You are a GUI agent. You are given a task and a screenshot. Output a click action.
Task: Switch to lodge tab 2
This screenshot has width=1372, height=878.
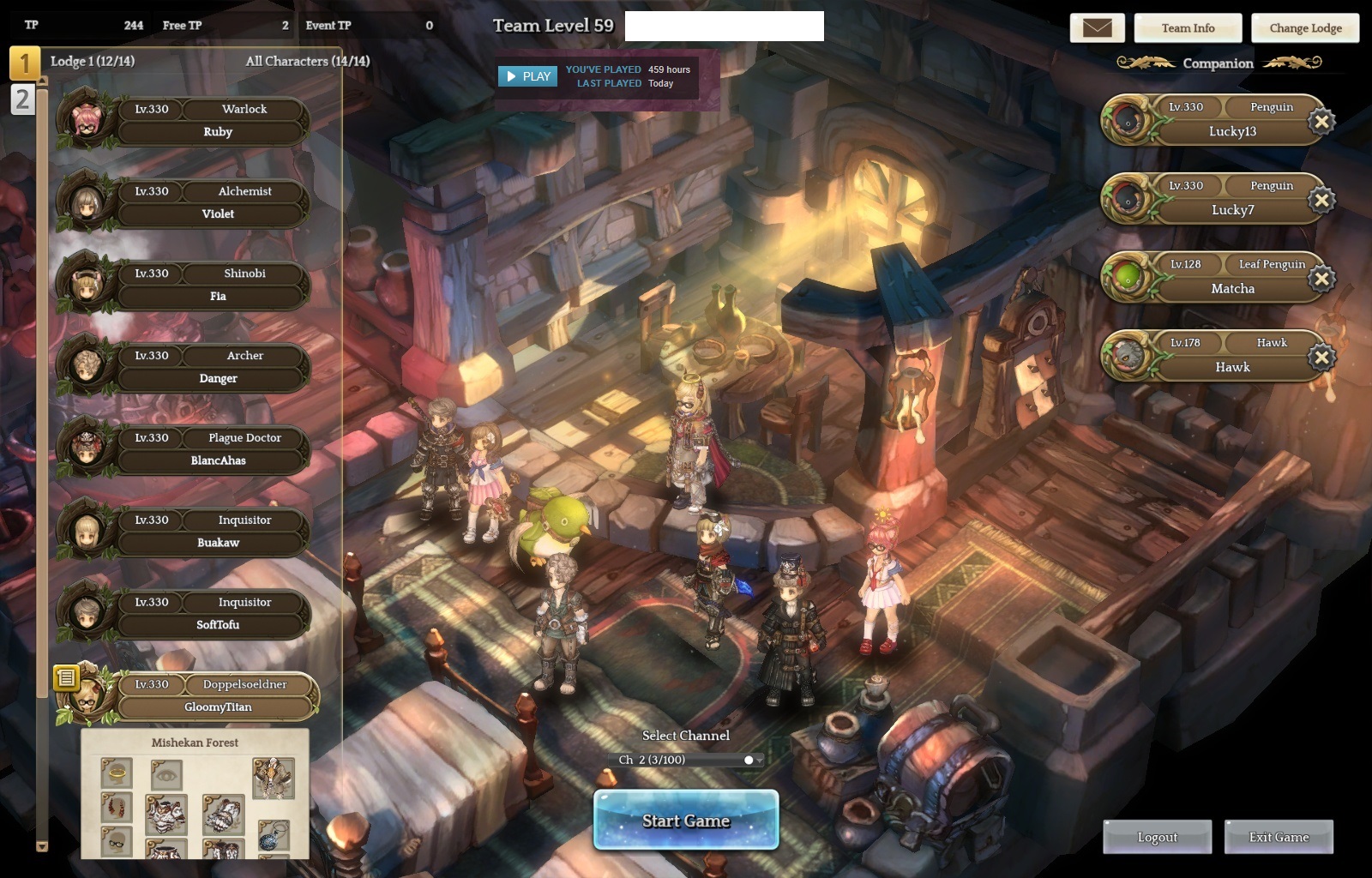[22, 99]
